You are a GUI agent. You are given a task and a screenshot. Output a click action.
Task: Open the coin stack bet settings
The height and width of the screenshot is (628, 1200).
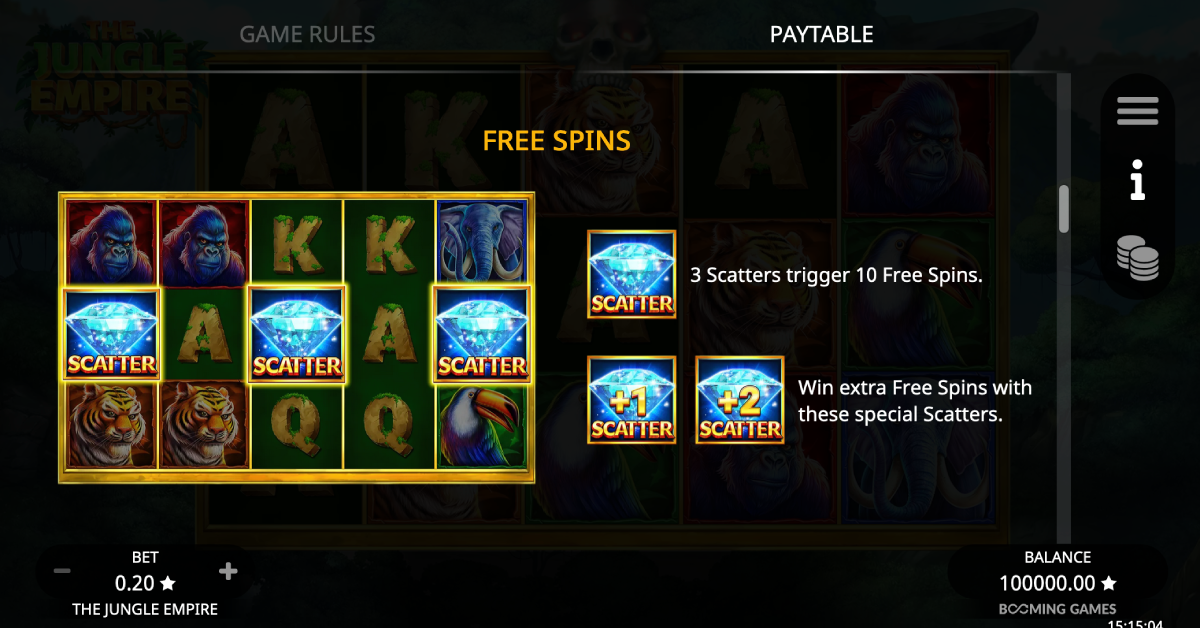tap(1138, 258)
